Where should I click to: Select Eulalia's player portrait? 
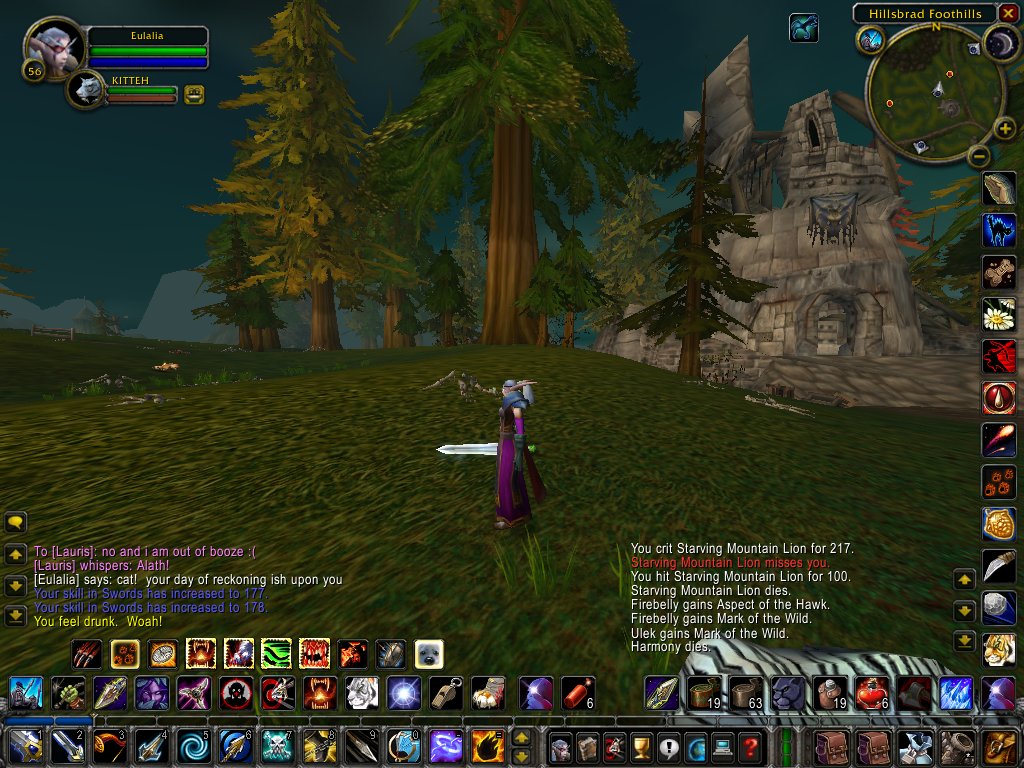click(x=54, y=47)
